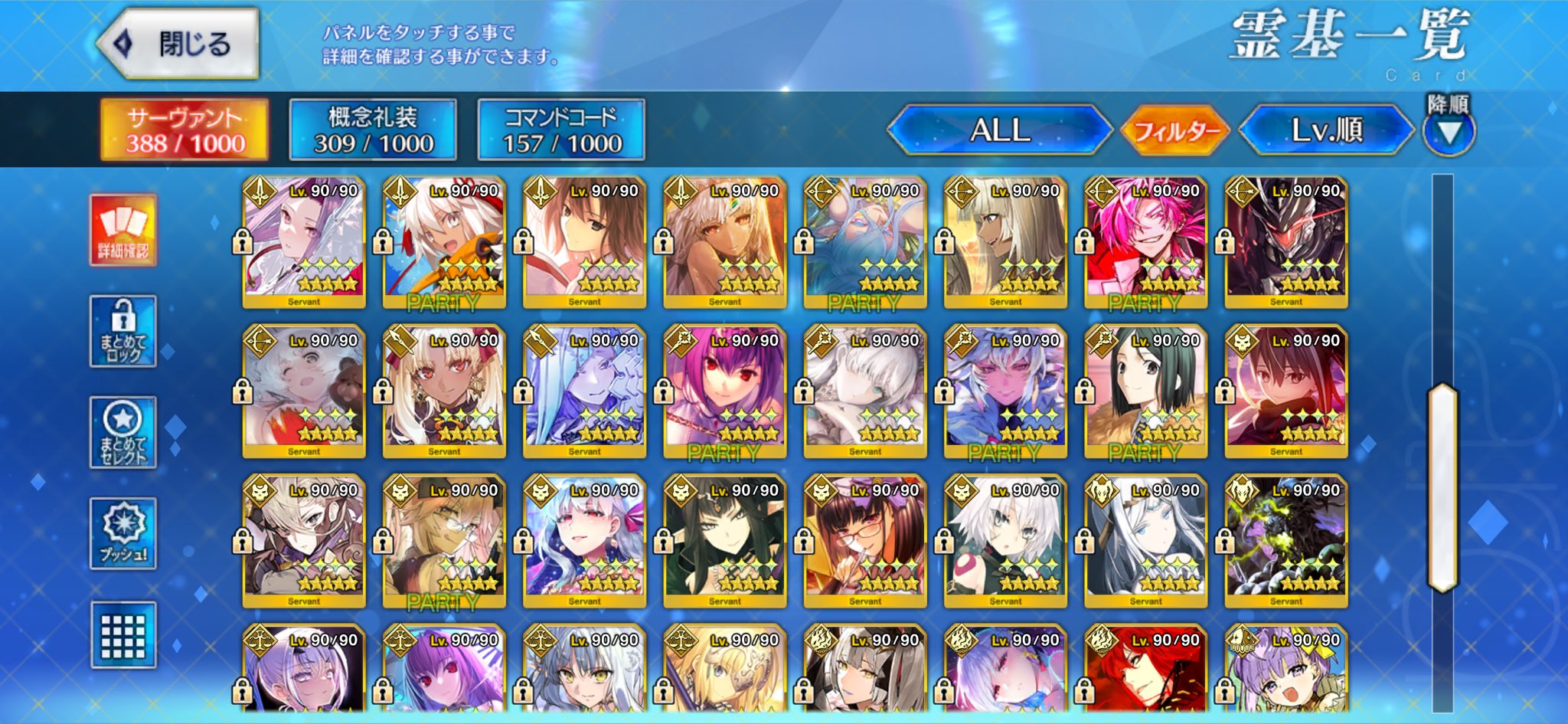Activate the 詳細確認 card icon

pos(123,230)
